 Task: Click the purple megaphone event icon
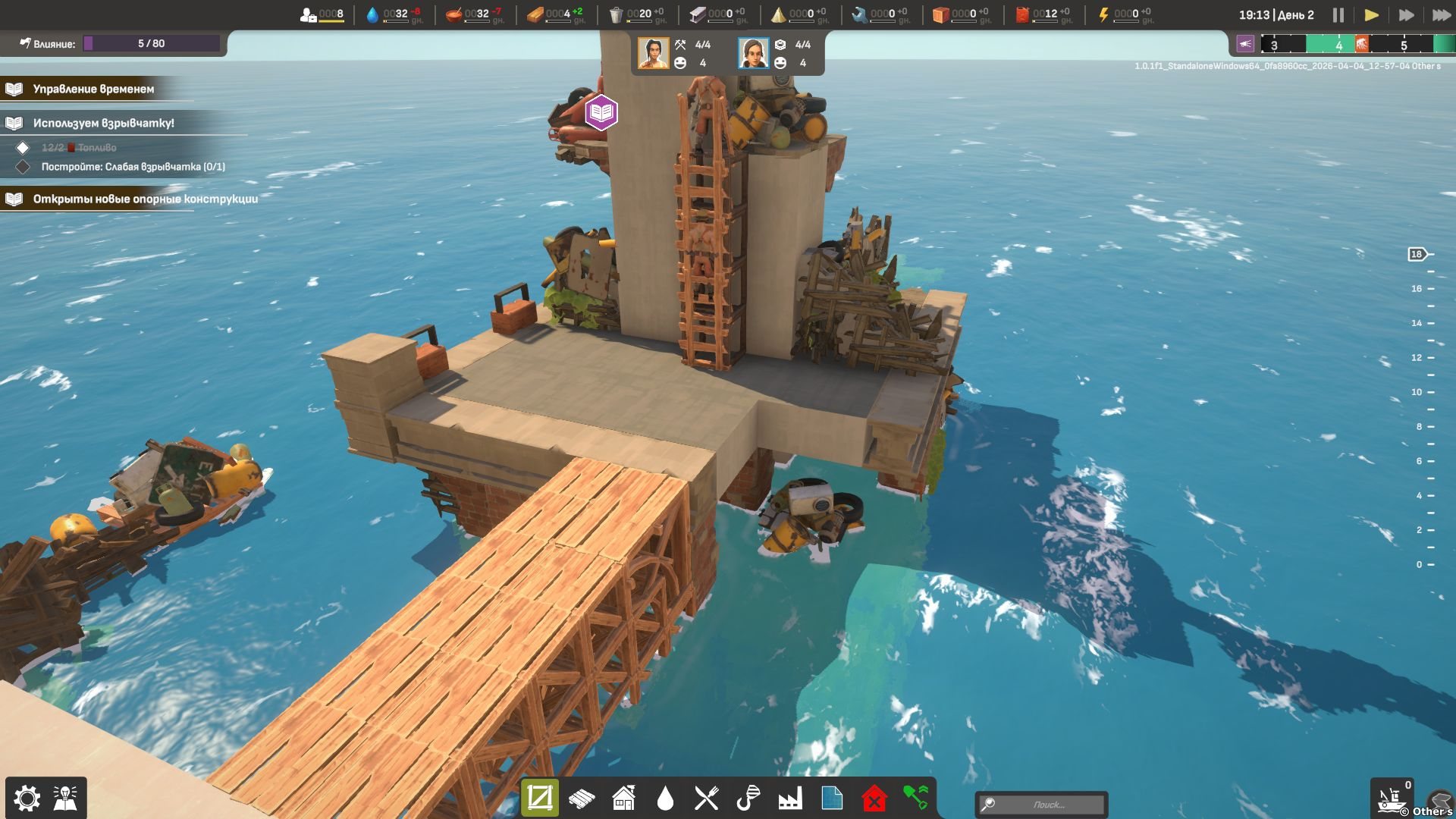coord(1245,44)
